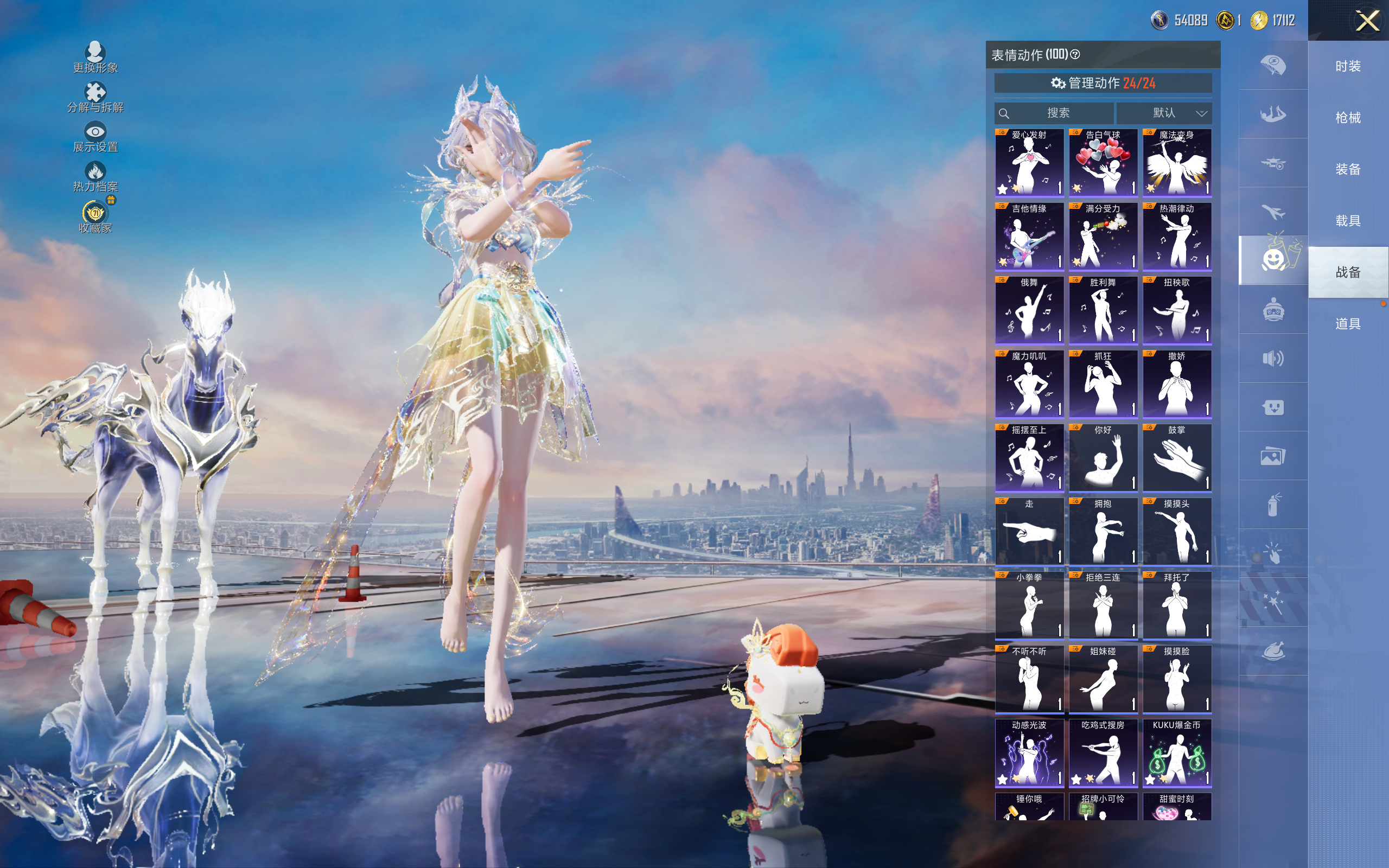Screen dimensions: 1389x868
Task: Click the 搜索 emote search field
Action: (x=1055, y=113)
